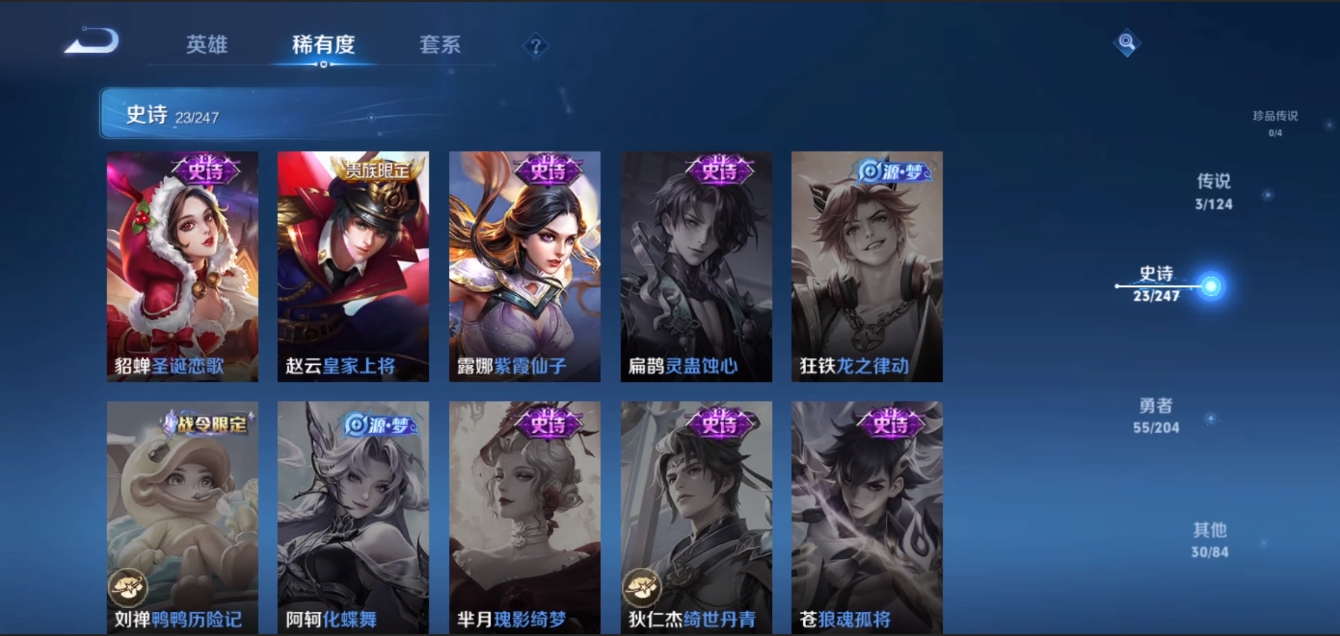The image size is (1340, 636).
Task: Open the 露娜 紫霞仙子 skin card
Action: (525, 266)
